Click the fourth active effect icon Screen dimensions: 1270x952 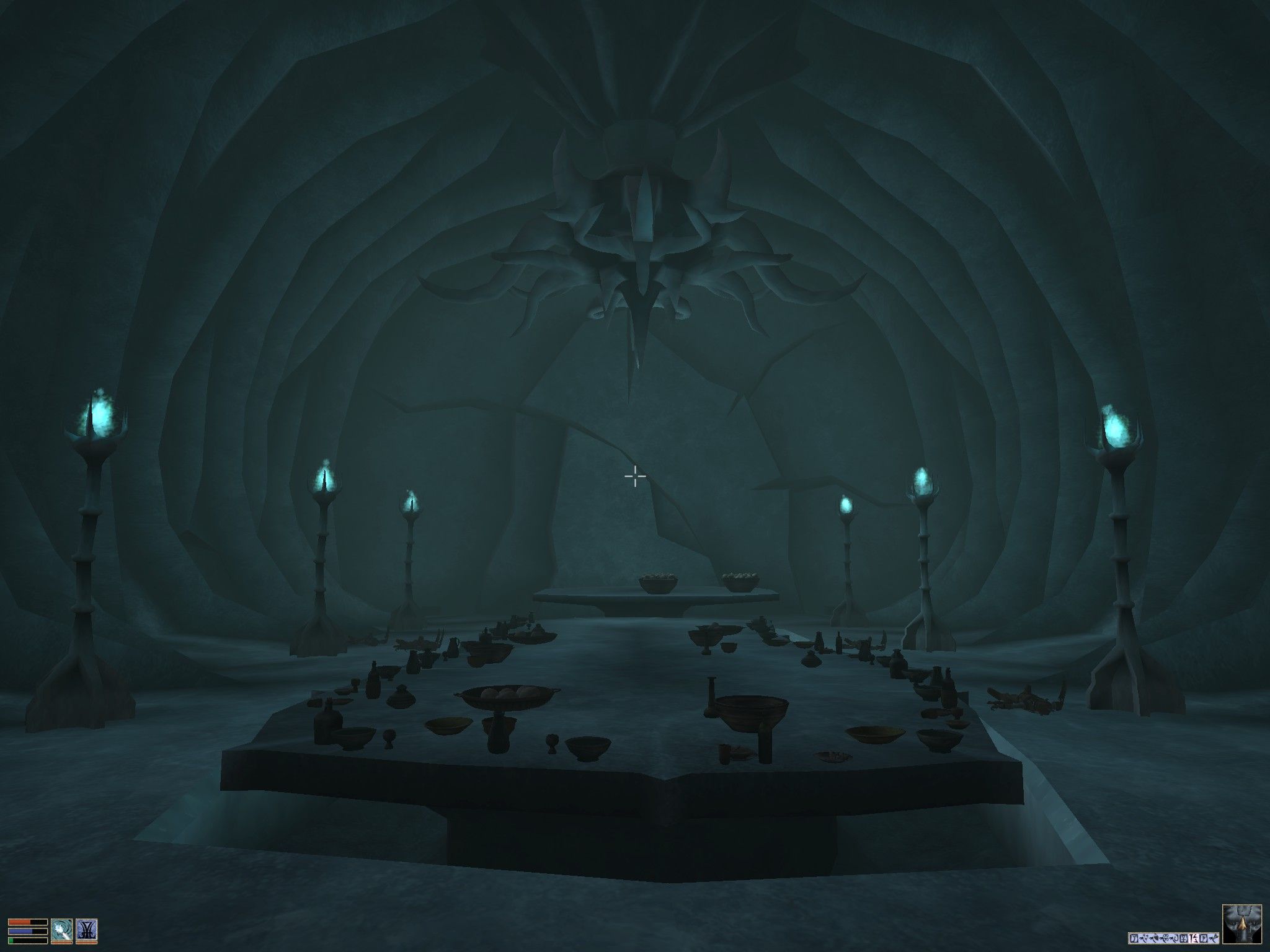pyautogui.click(x=1165, y=938)
